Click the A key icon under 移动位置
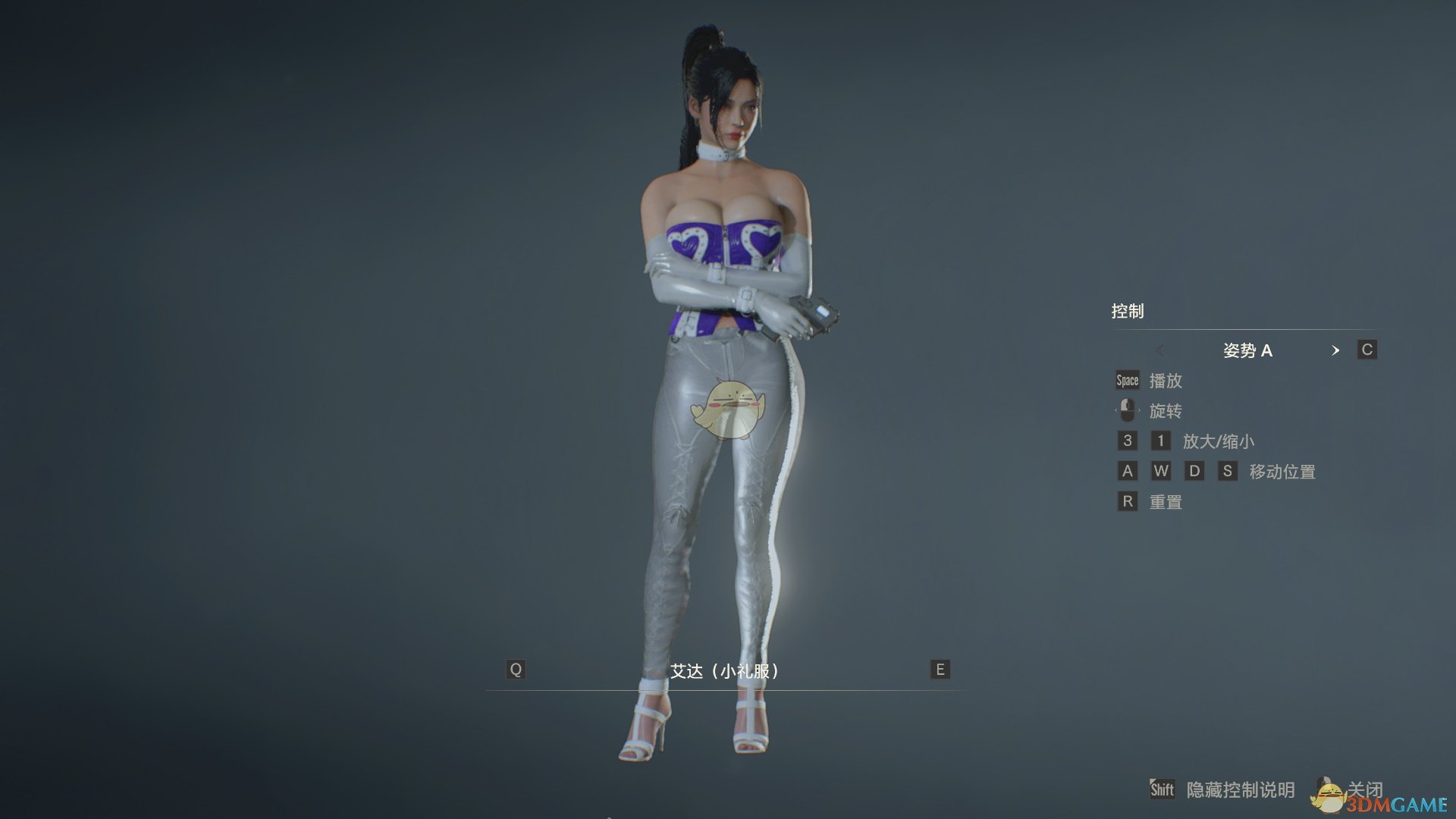 click(1126, 471)
